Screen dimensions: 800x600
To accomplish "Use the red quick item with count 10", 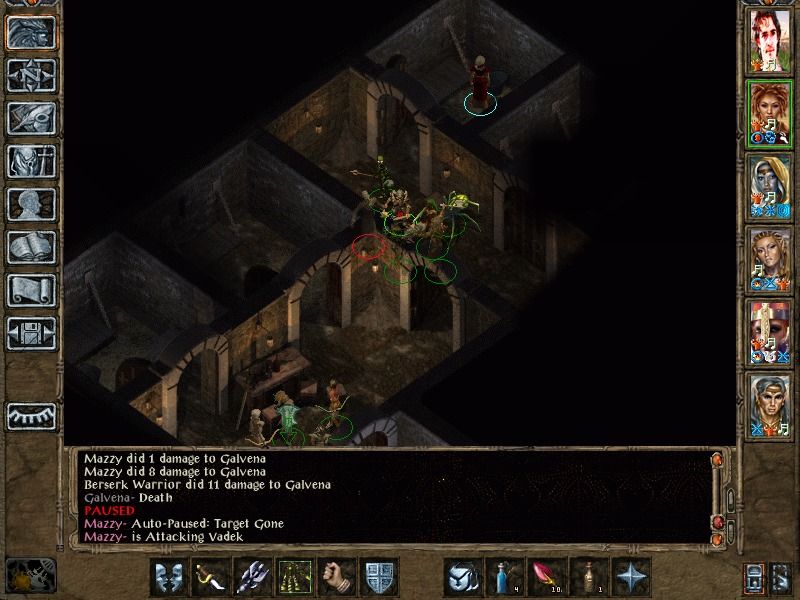I will tap(546, 577).
